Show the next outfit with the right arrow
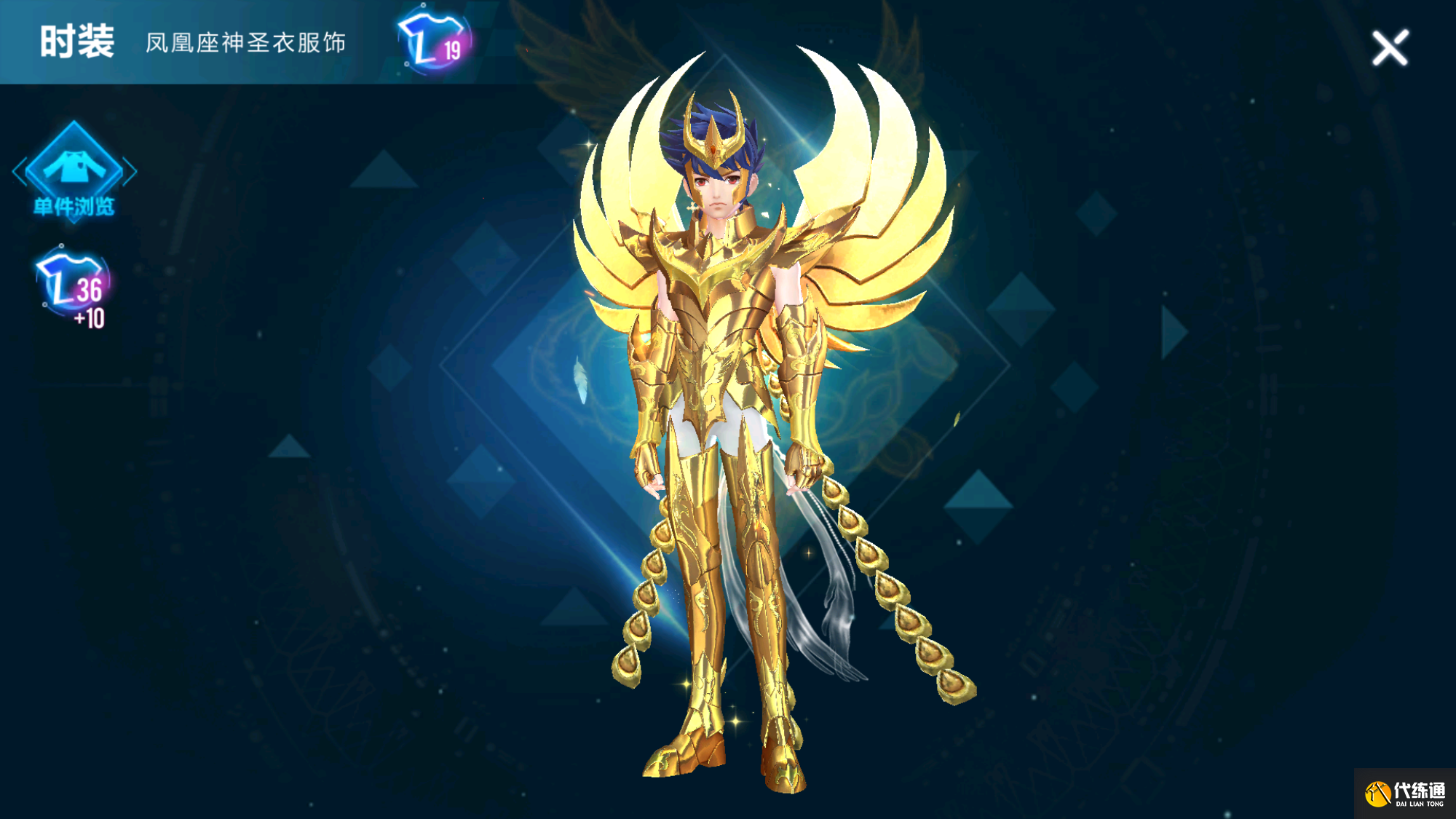This screenshot has height=819, width=1456. click(x=1173, y=333)
